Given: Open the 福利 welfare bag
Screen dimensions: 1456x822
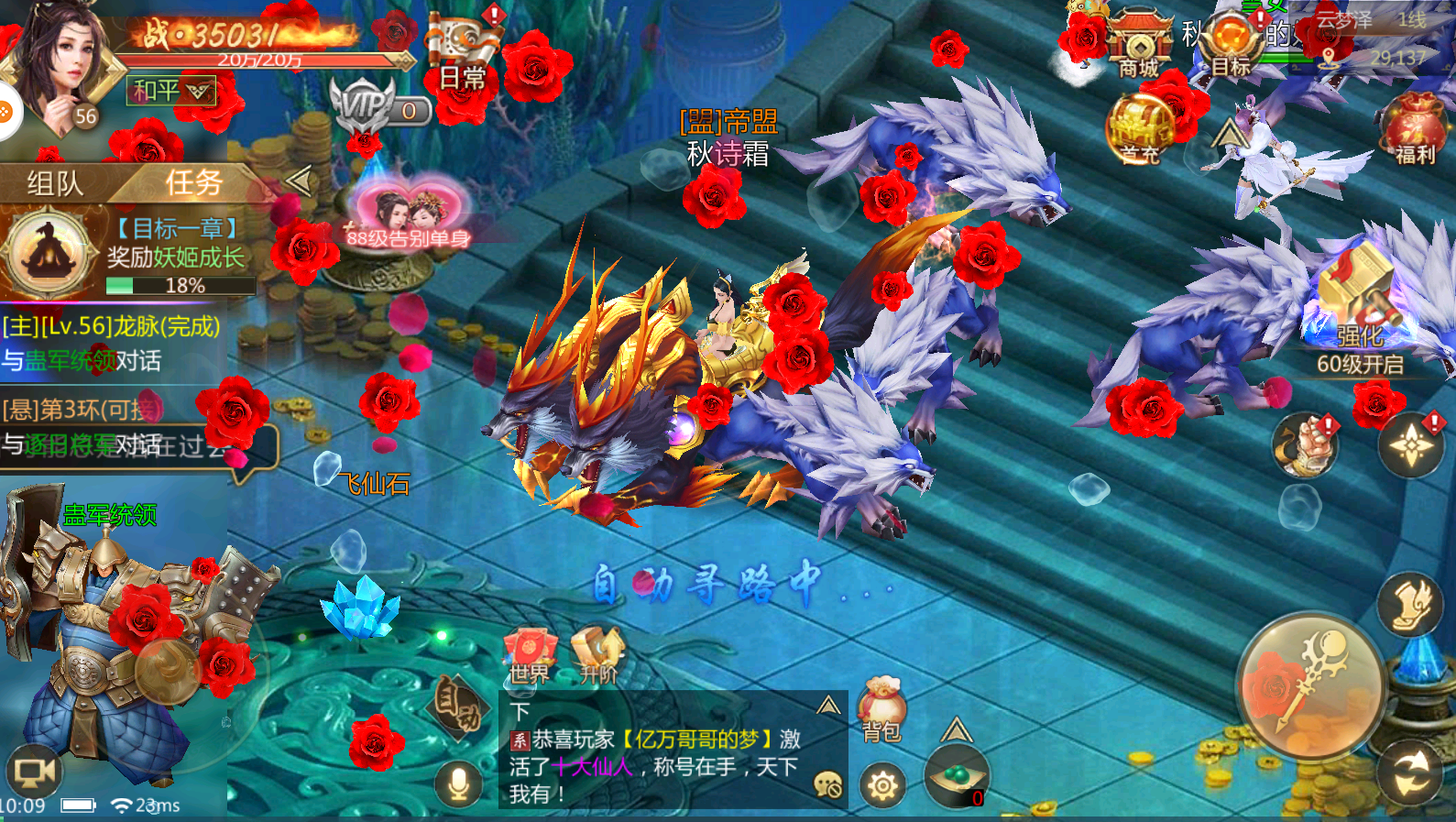Looking at the screenshot, I should point(1414,130).
